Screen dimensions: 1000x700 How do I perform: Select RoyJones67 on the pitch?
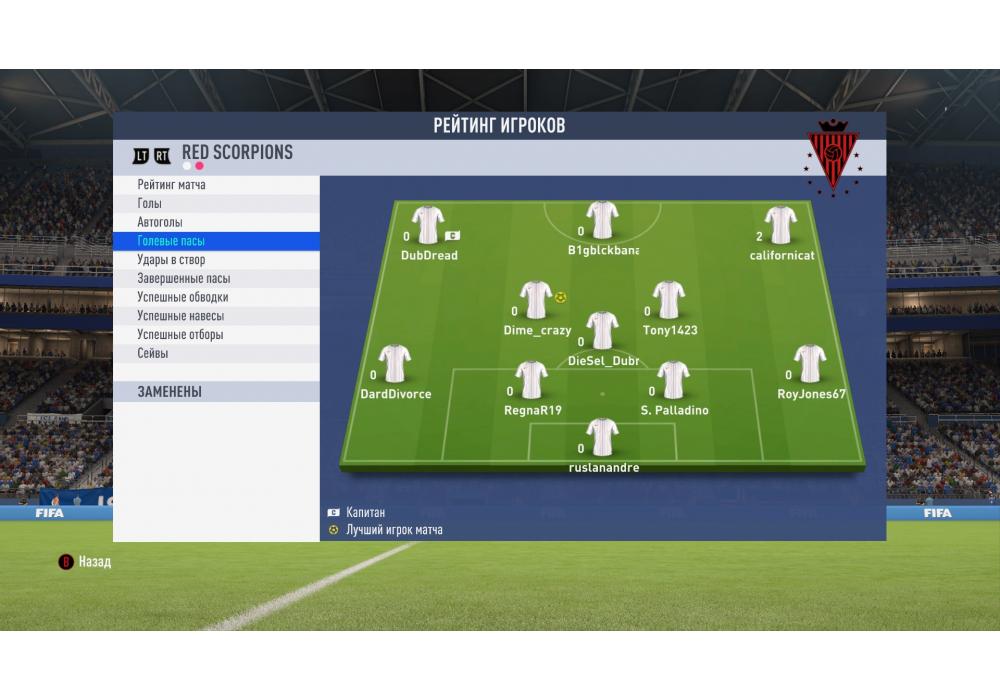click(x=810, y=365)
